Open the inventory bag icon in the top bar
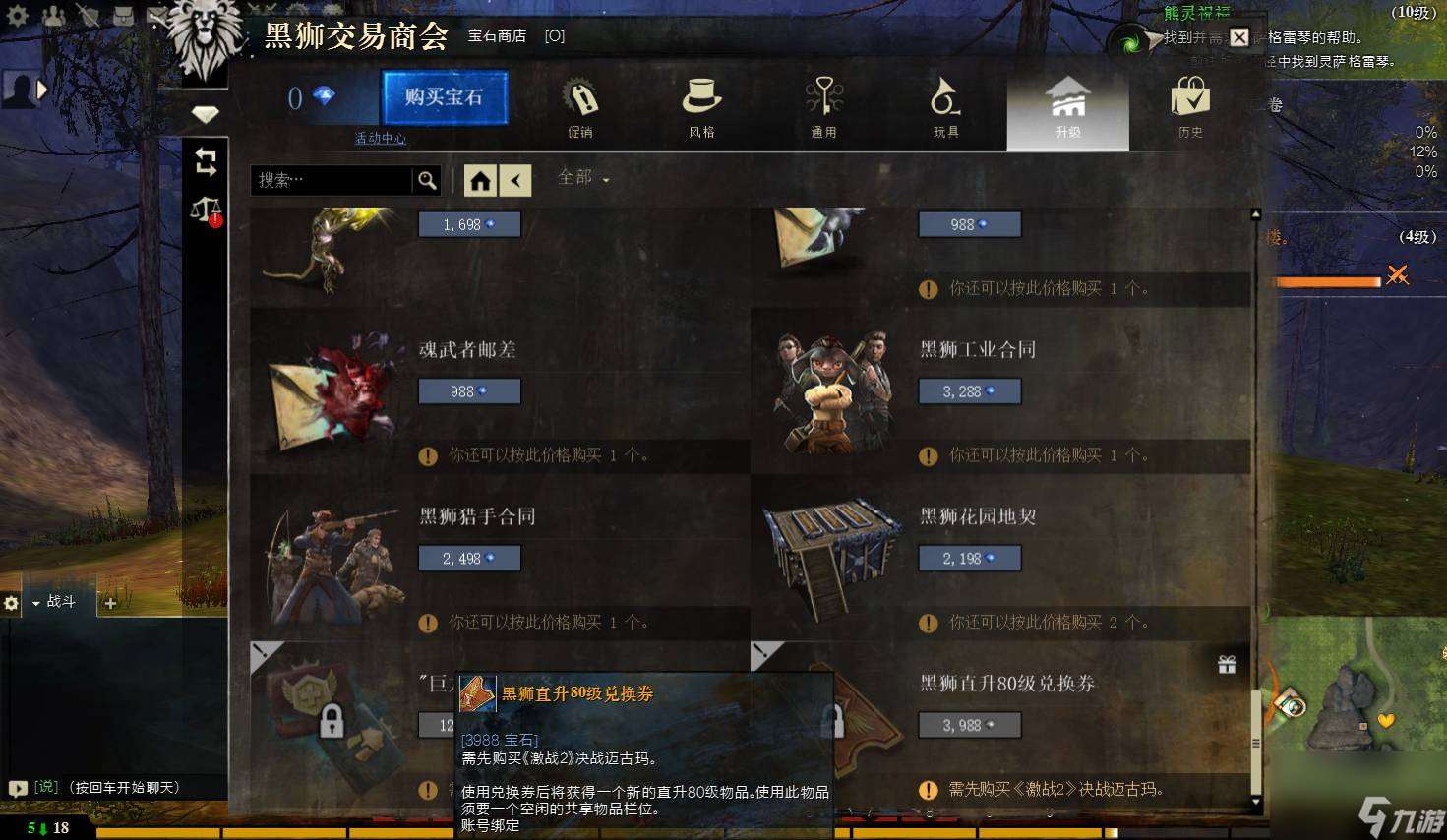The image size is (1447, 840). (120, 15)
